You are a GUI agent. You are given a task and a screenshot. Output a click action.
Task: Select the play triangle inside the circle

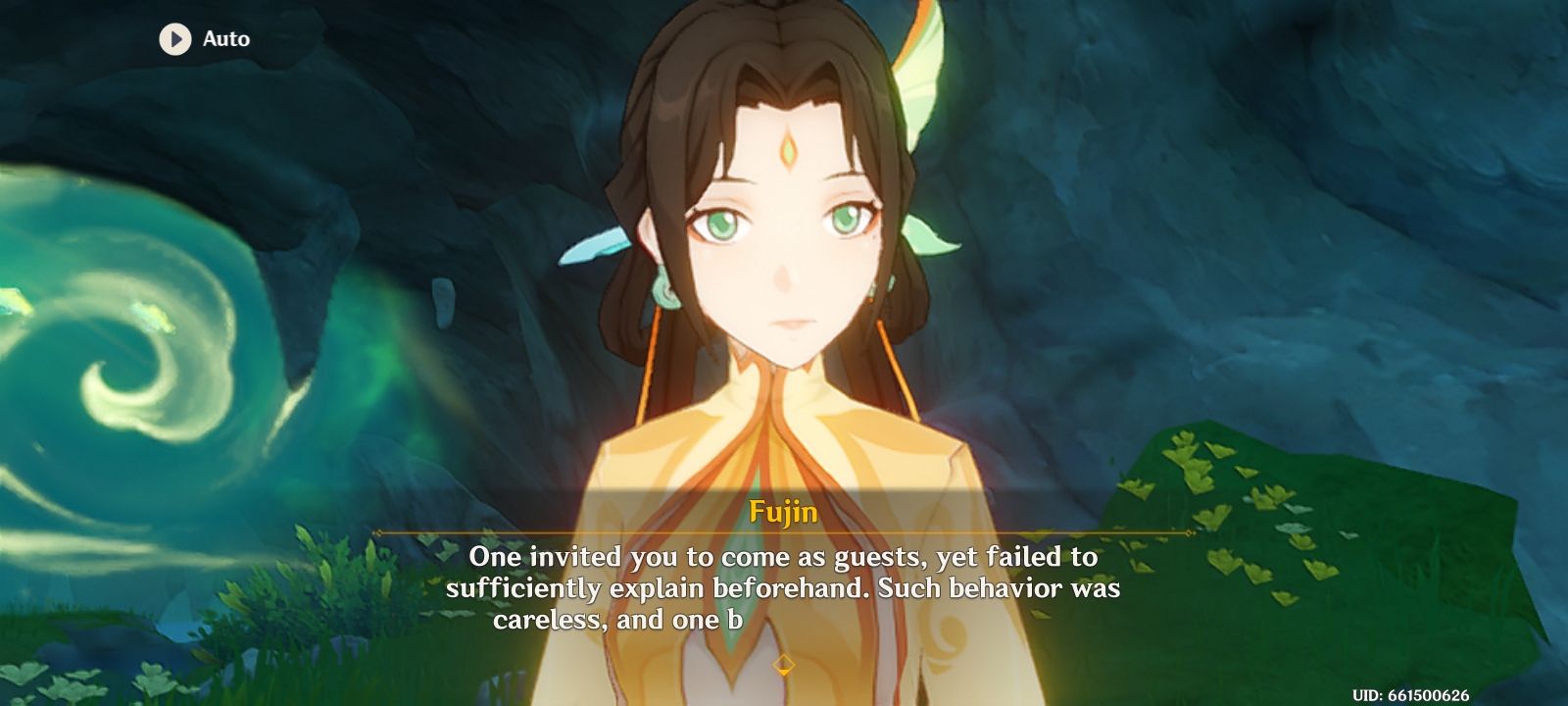click(x=174, y=39)
